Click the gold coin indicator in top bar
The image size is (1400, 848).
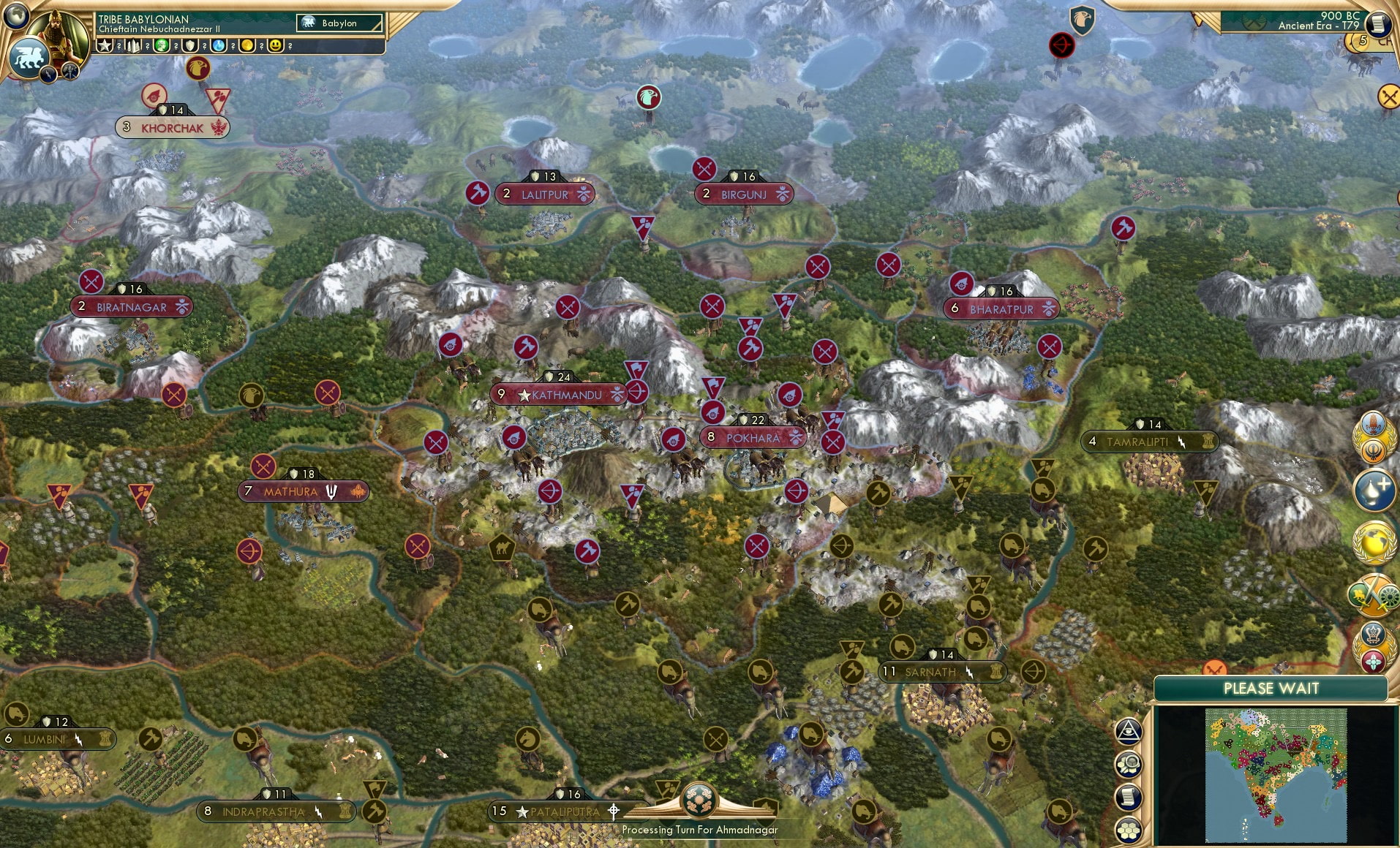(x=248, y=46)
